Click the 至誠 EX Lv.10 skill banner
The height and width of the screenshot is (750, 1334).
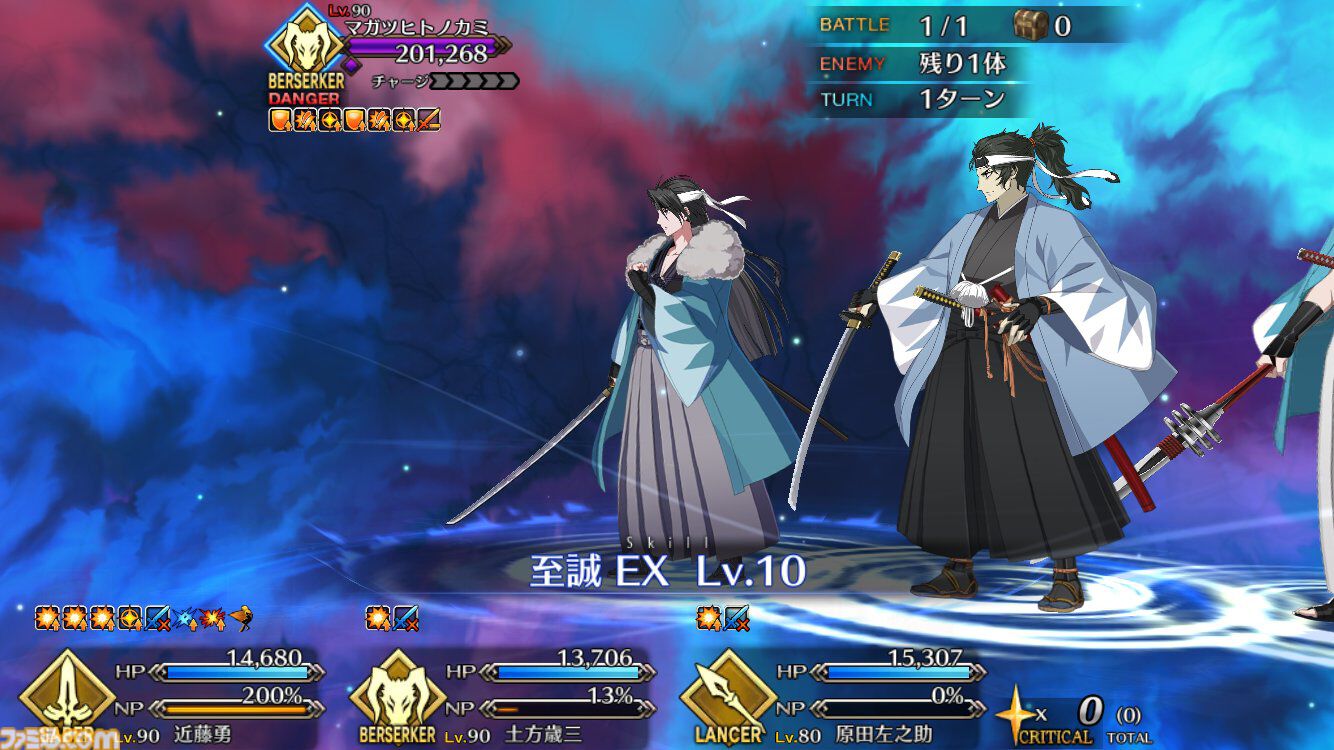[667, 567]
